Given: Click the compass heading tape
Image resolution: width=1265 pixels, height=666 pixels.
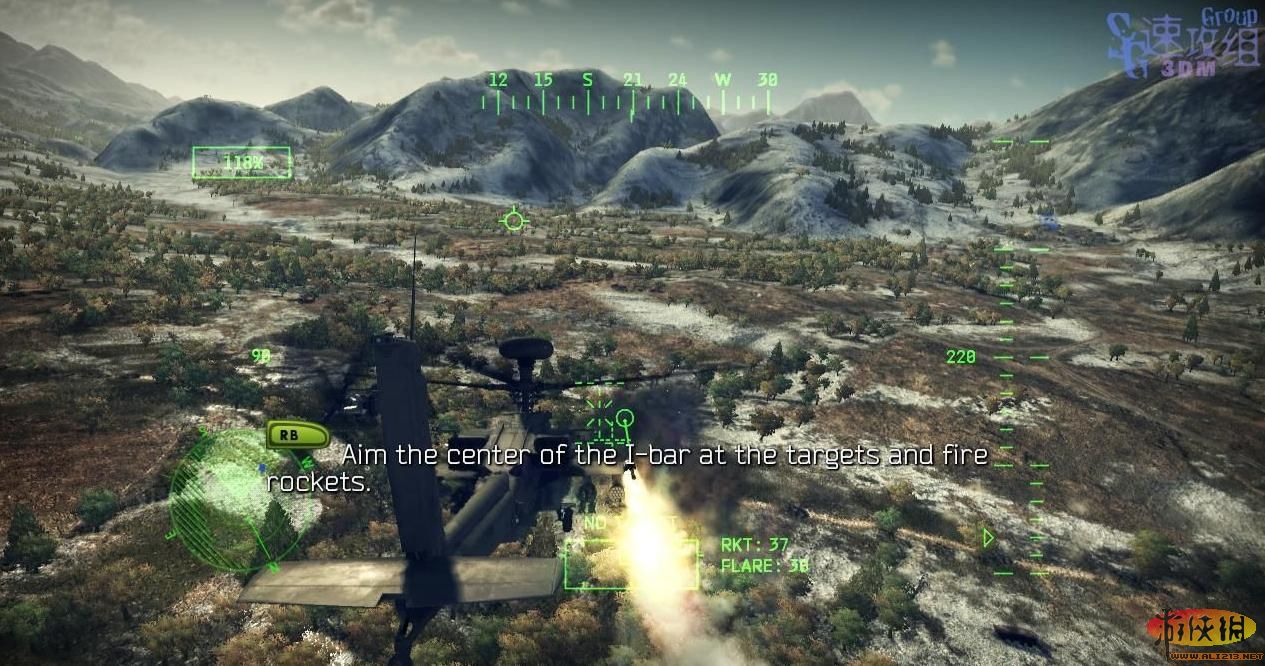Looking at the screenshot, I should 627,92.
